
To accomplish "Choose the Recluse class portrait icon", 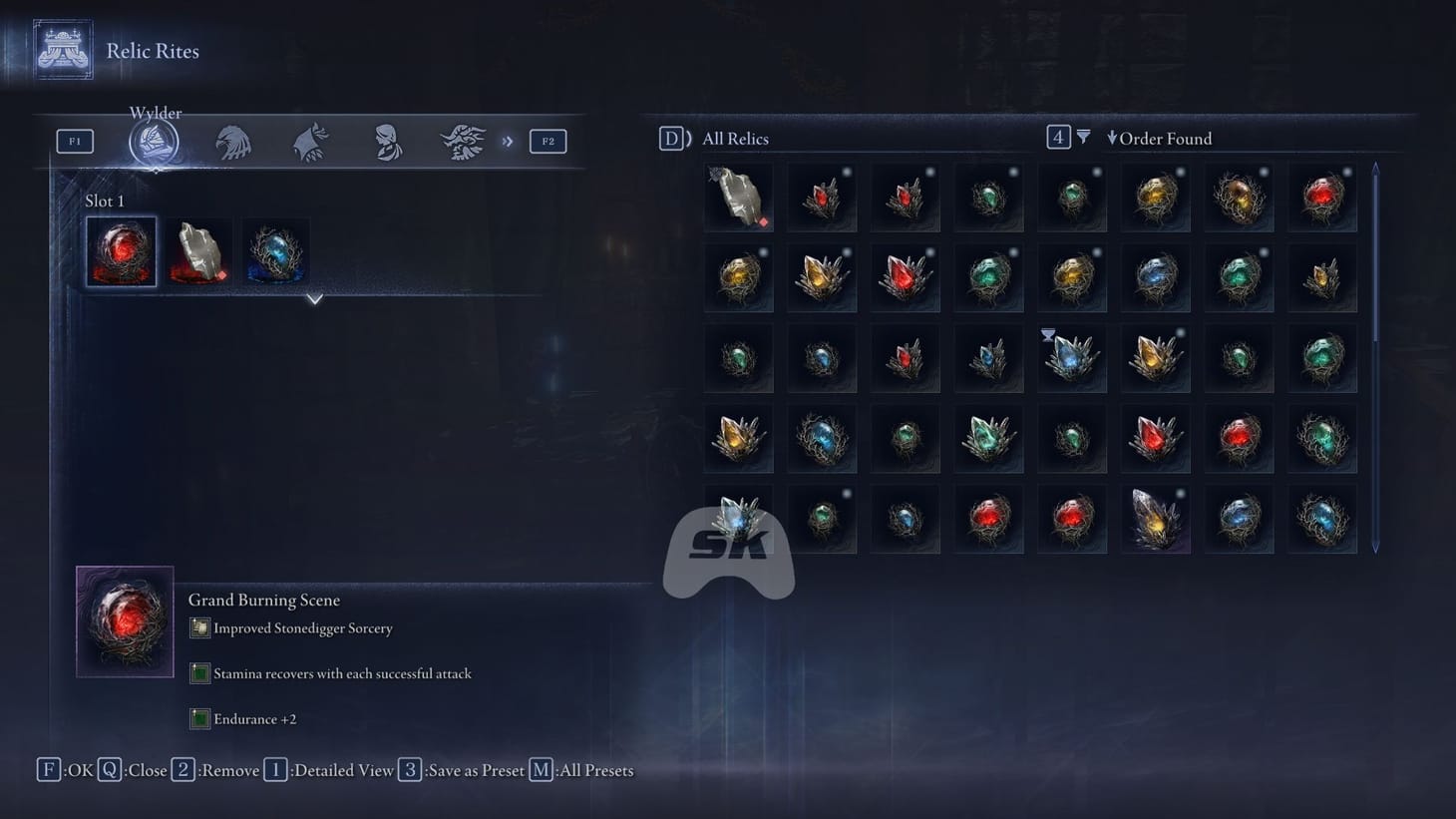I will [386, 141].
